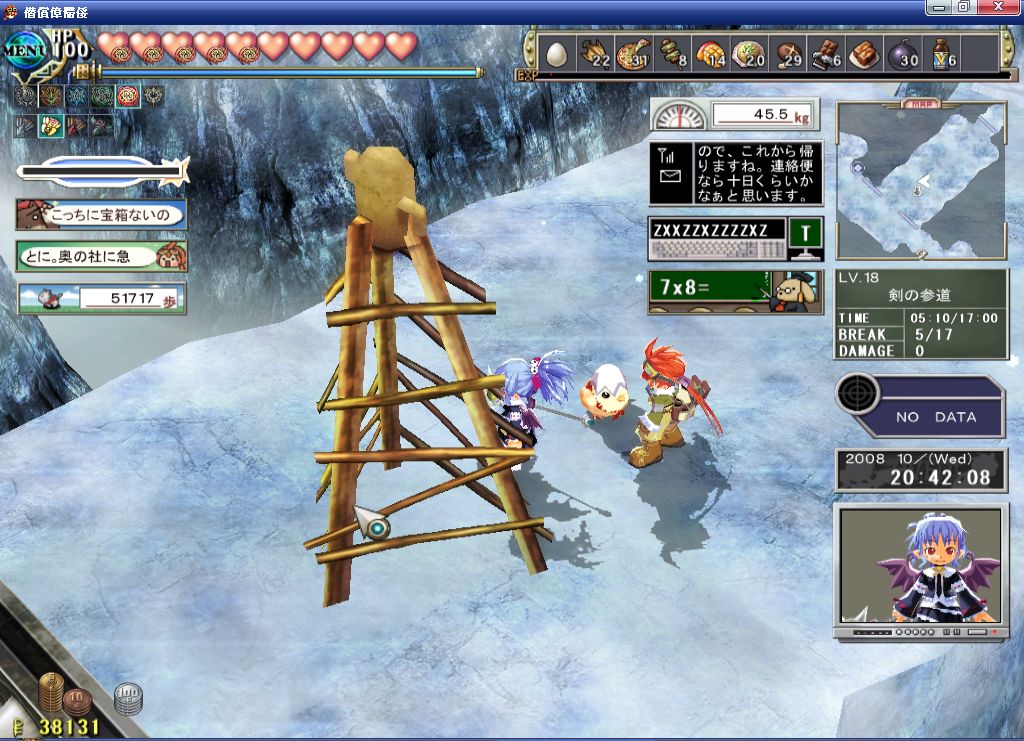Open the round MENU orb
This screenshot has width=1024, height=741.
pos(26,48)
